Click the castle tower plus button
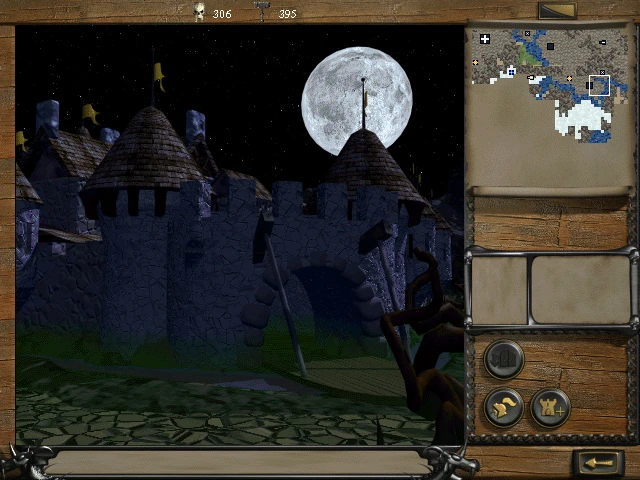This screenshot has width=640, height=480. 549,408
